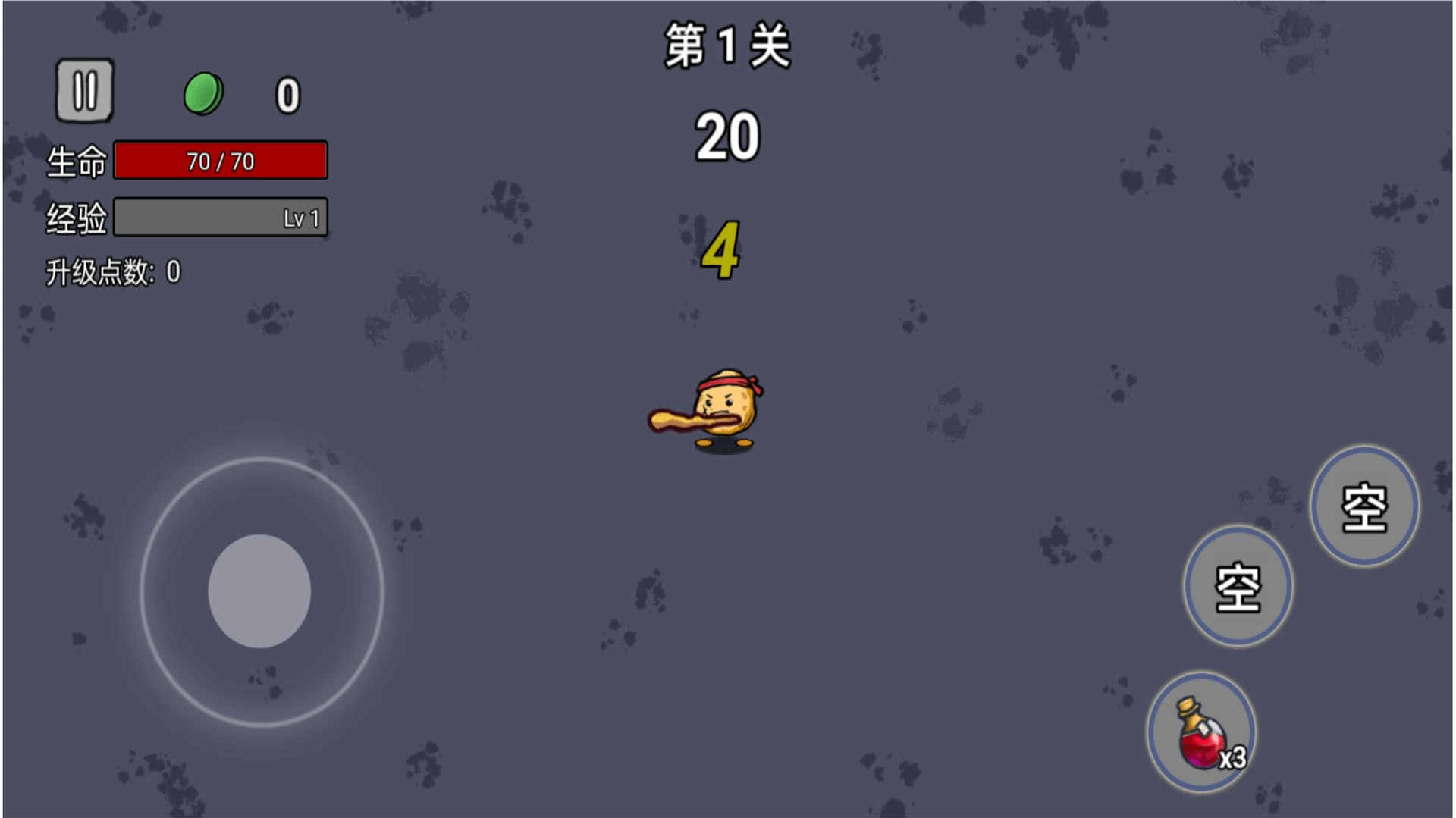Click the pause button's double-bar symbol
1456x818 pixels.
click(x=85, y=89)
